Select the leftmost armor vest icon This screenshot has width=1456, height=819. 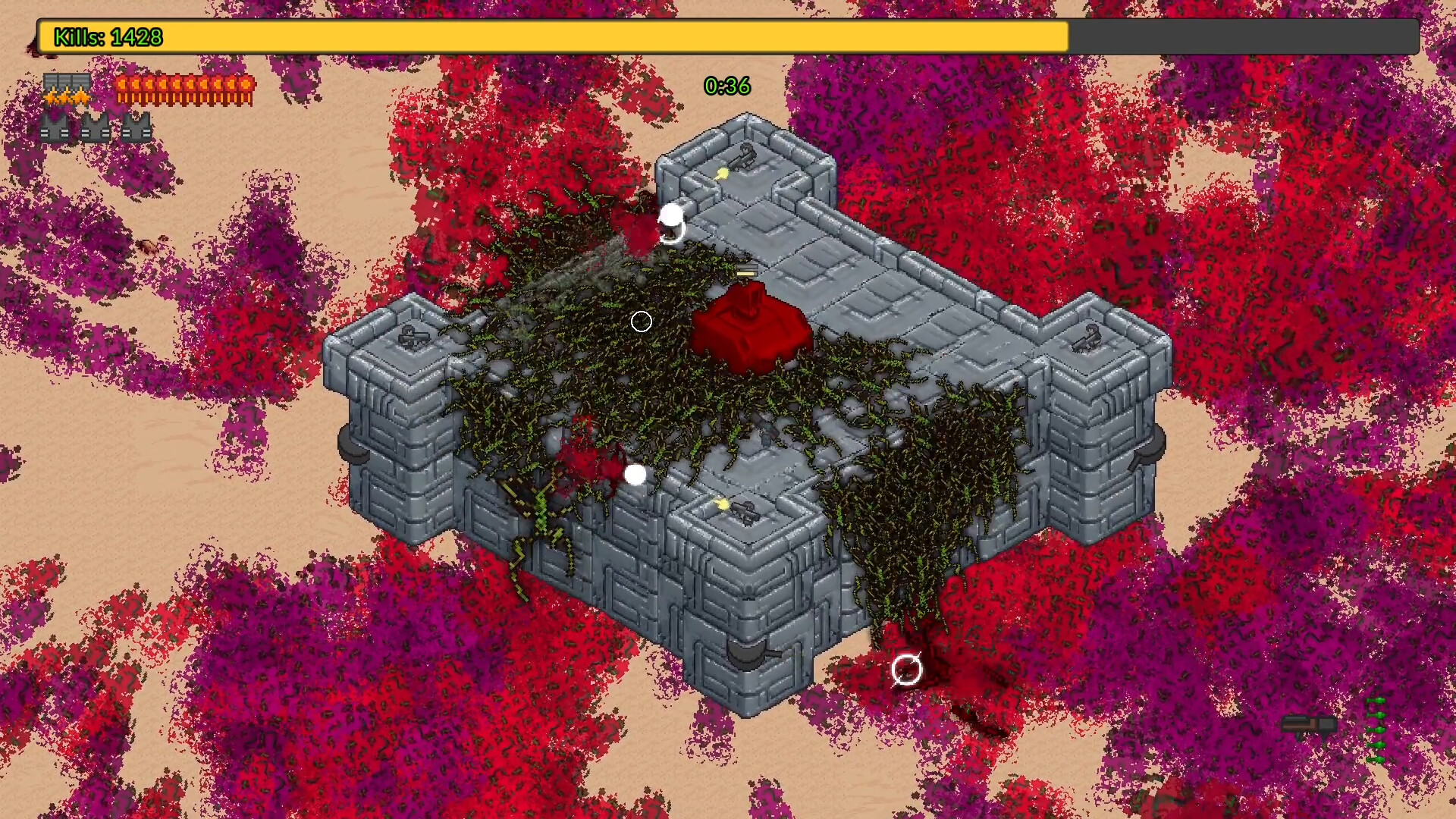click(55, 129)
